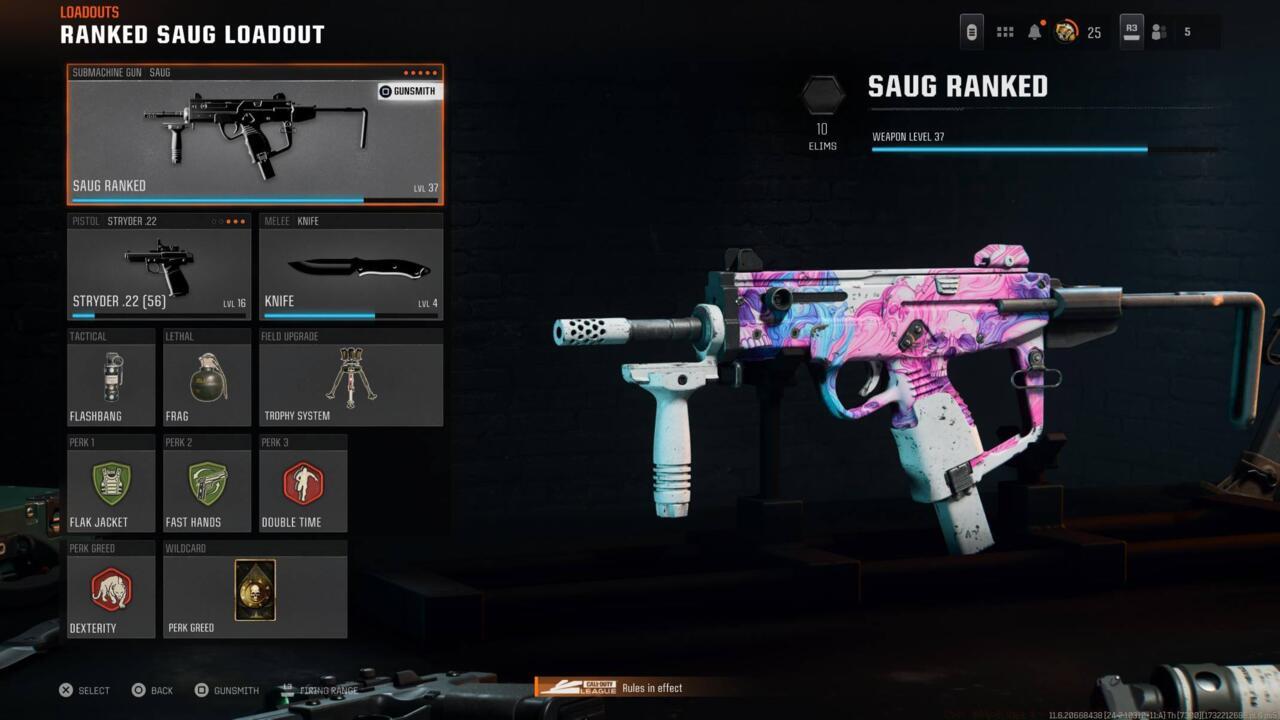Select the SAUG Ranked primary weapon slot
The height and width of the screenshot is (720, 1280).
(x=254, y=135)
